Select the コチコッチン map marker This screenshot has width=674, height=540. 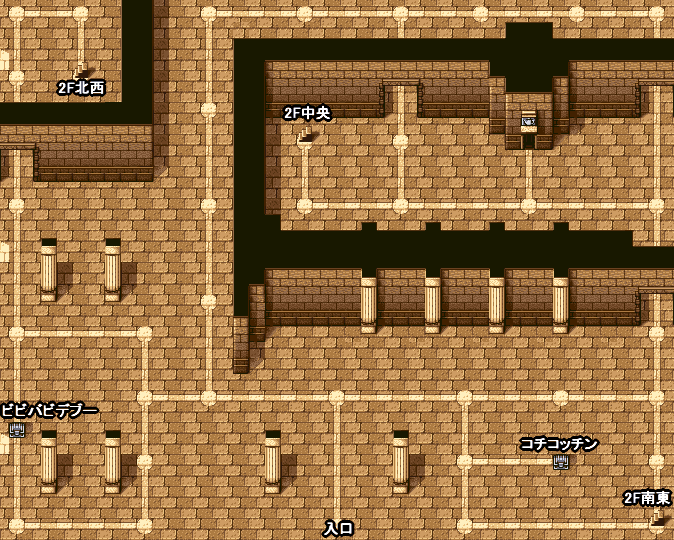[561, 461]
